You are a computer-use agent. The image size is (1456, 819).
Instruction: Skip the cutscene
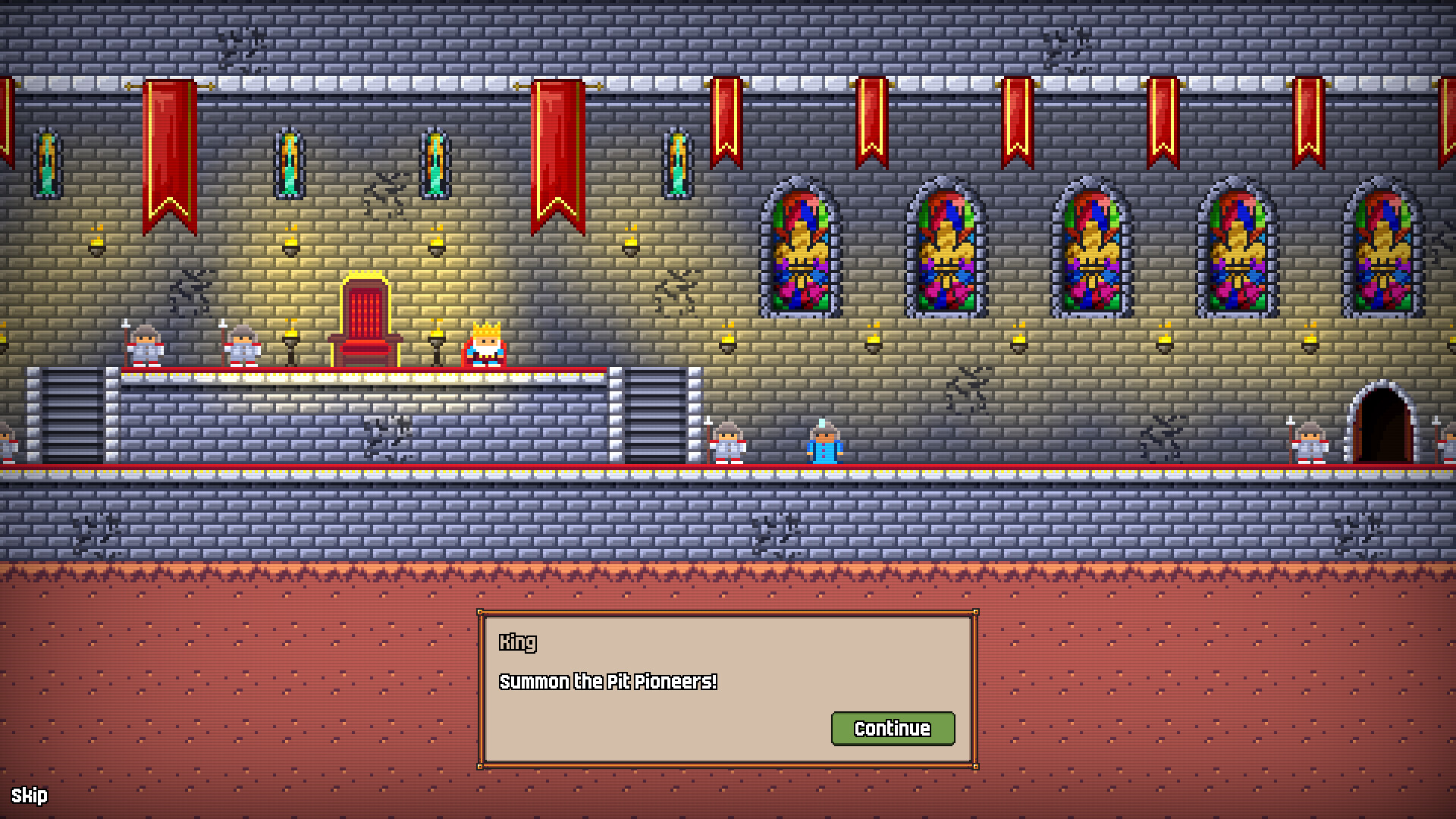tap(30, 795)
